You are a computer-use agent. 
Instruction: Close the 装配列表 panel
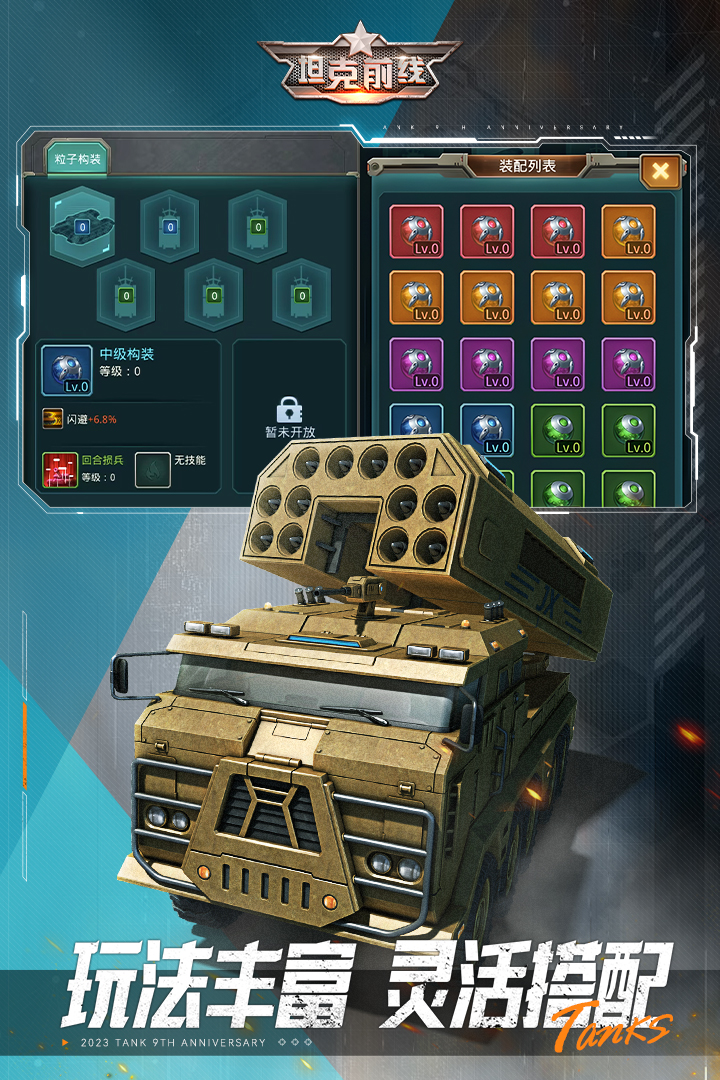point(660,171)
